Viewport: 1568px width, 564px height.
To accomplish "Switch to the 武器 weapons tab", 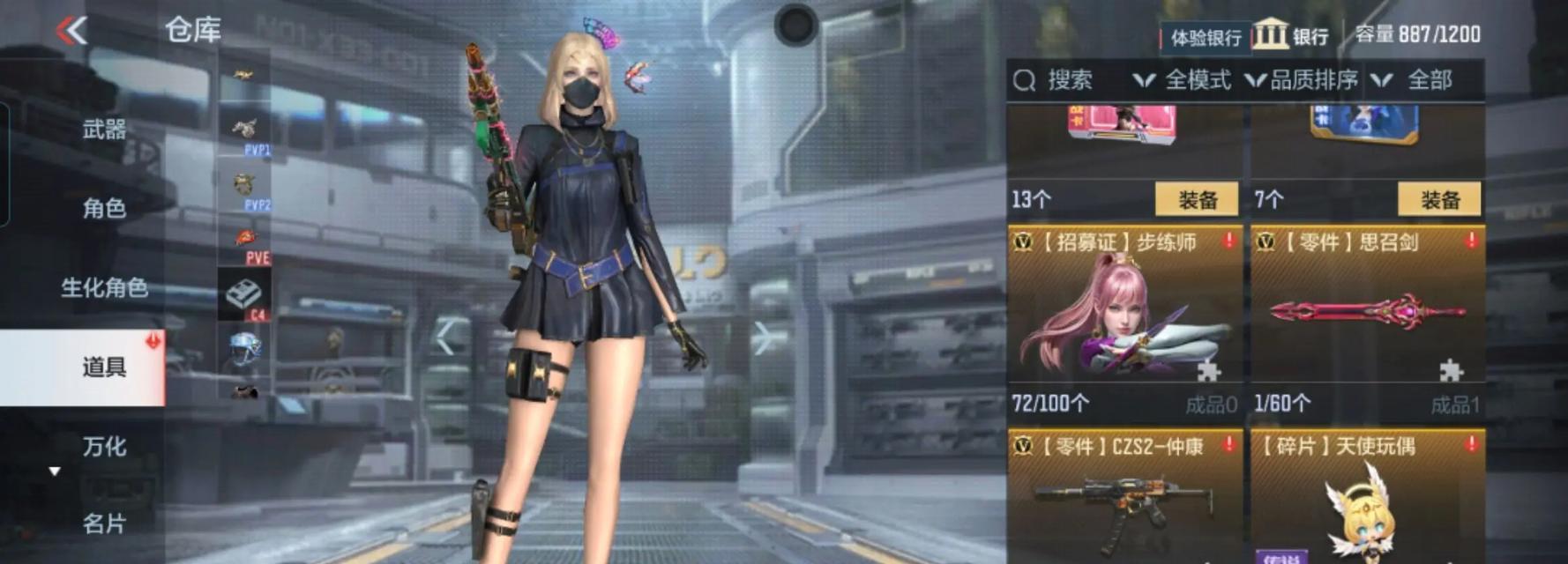I will click(x=104, y=130).
